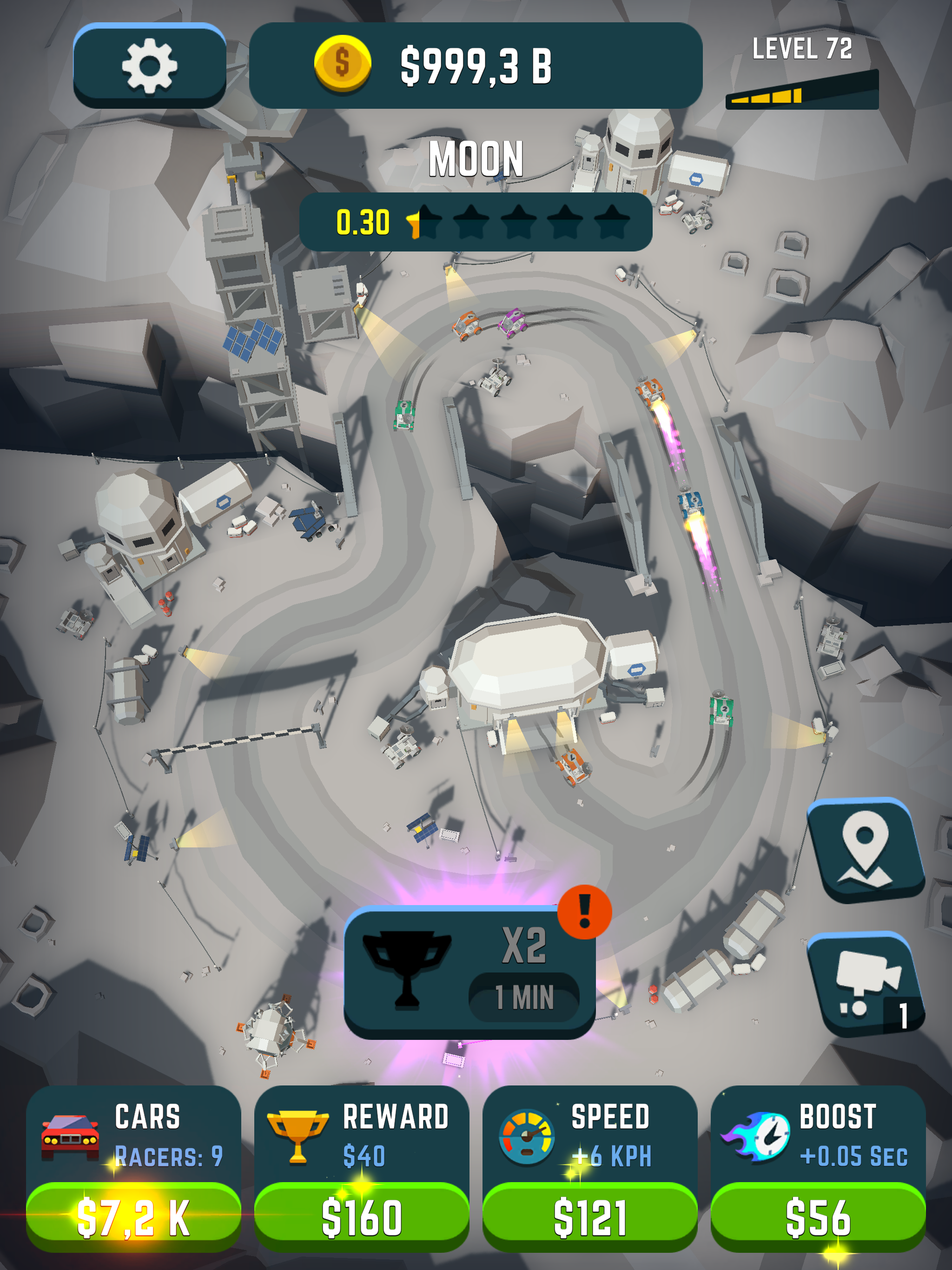
Task: Buy a new car for $7,2 K
Action: pyautogui.click(x=133, y=1216)
